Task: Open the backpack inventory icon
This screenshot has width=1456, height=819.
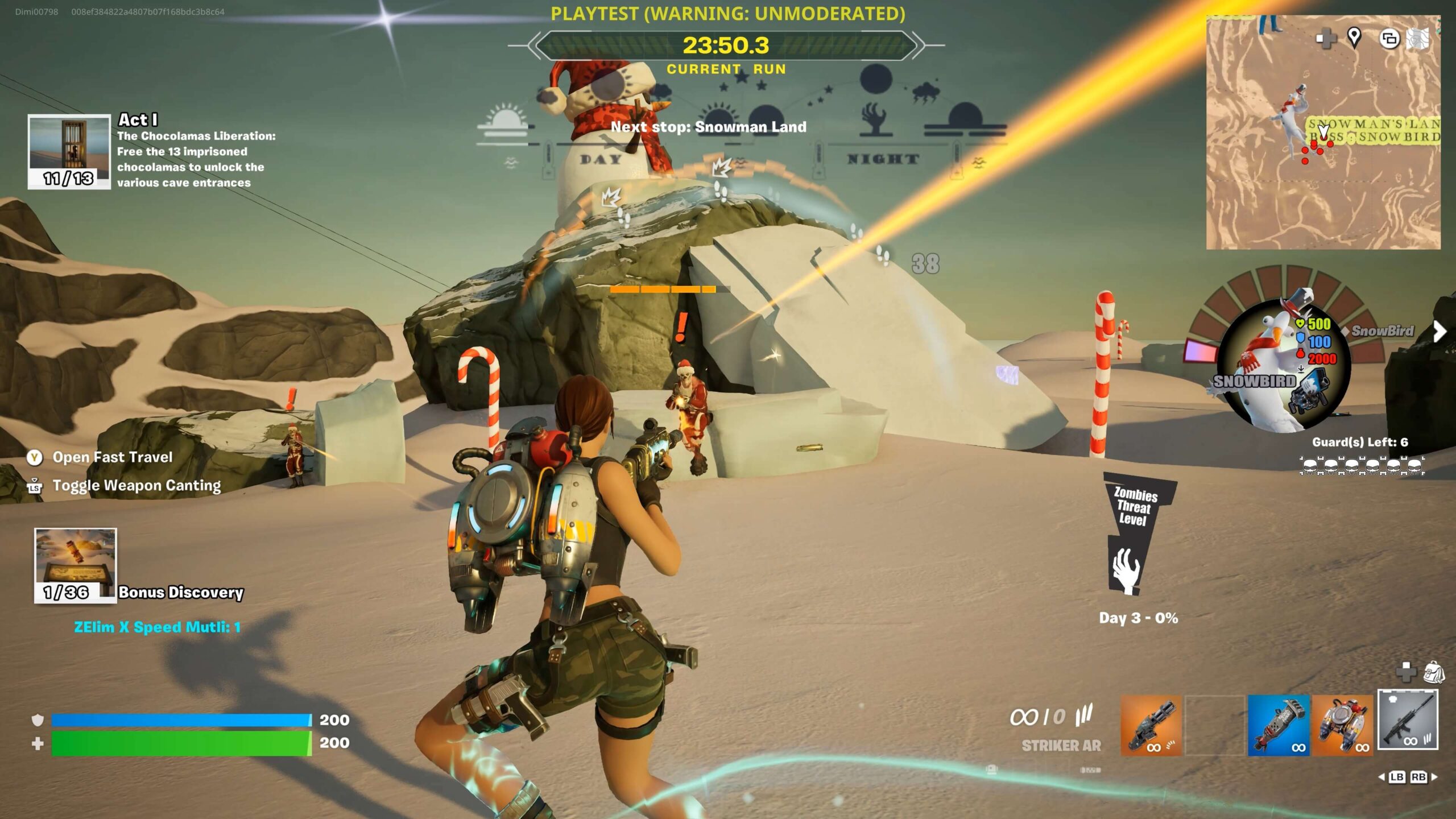Action: coord(1434,672)
